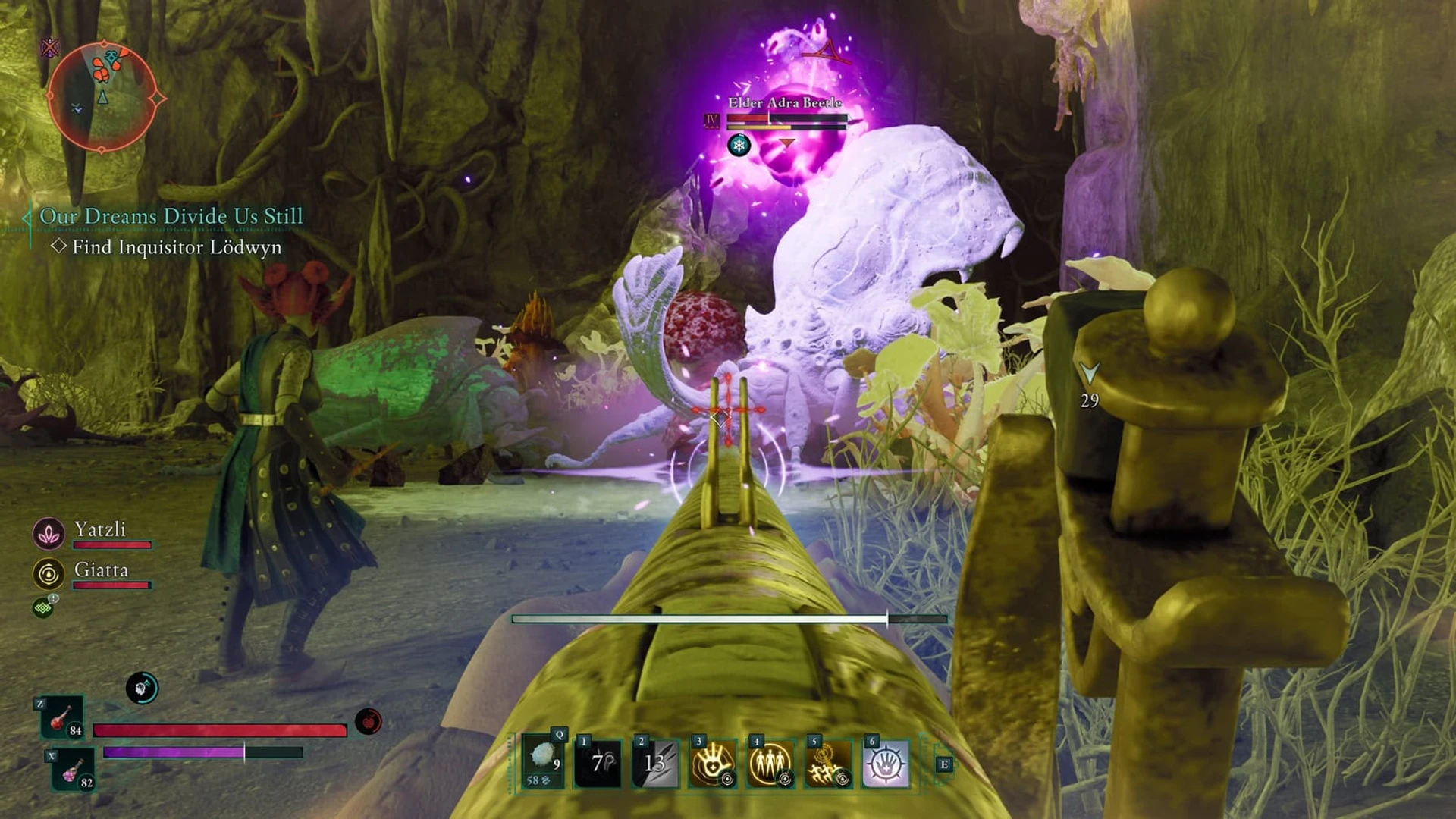
Task: Select Giatta's swirl portrait icon
Action: coord(49,574)
